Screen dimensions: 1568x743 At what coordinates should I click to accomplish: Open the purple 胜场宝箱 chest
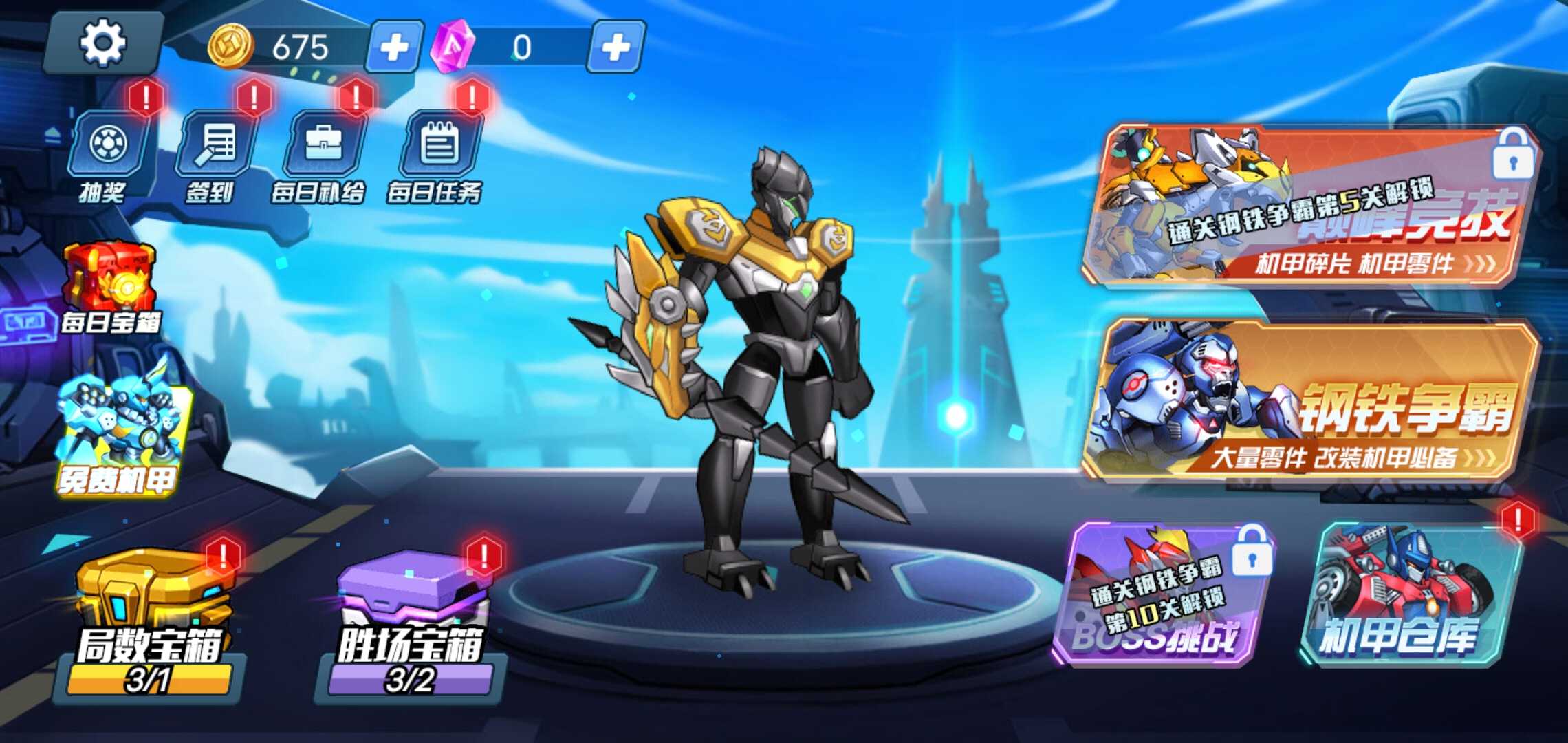pos(411,619)
